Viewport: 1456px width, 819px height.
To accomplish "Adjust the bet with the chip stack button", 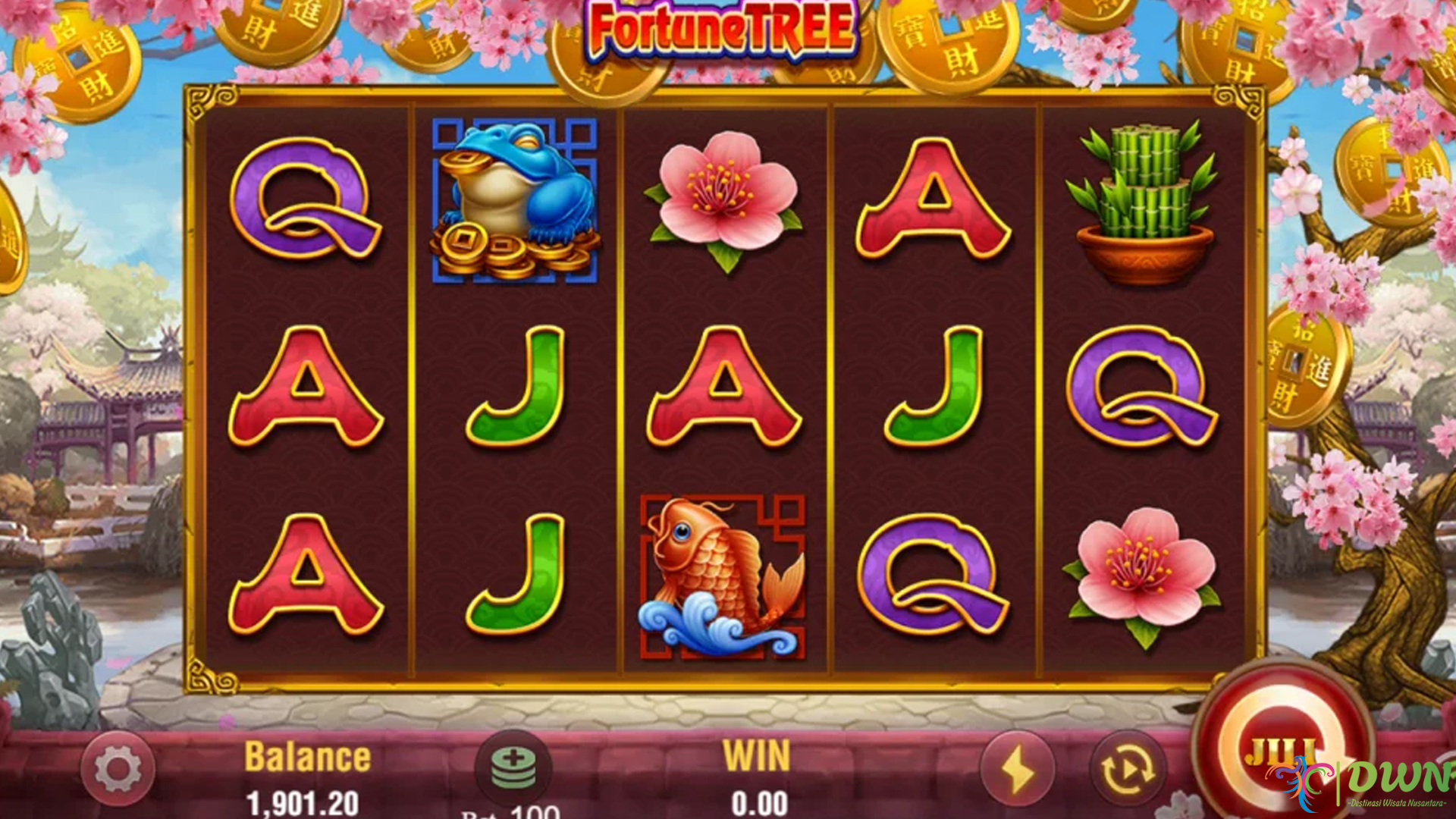I will coord(513,767).
